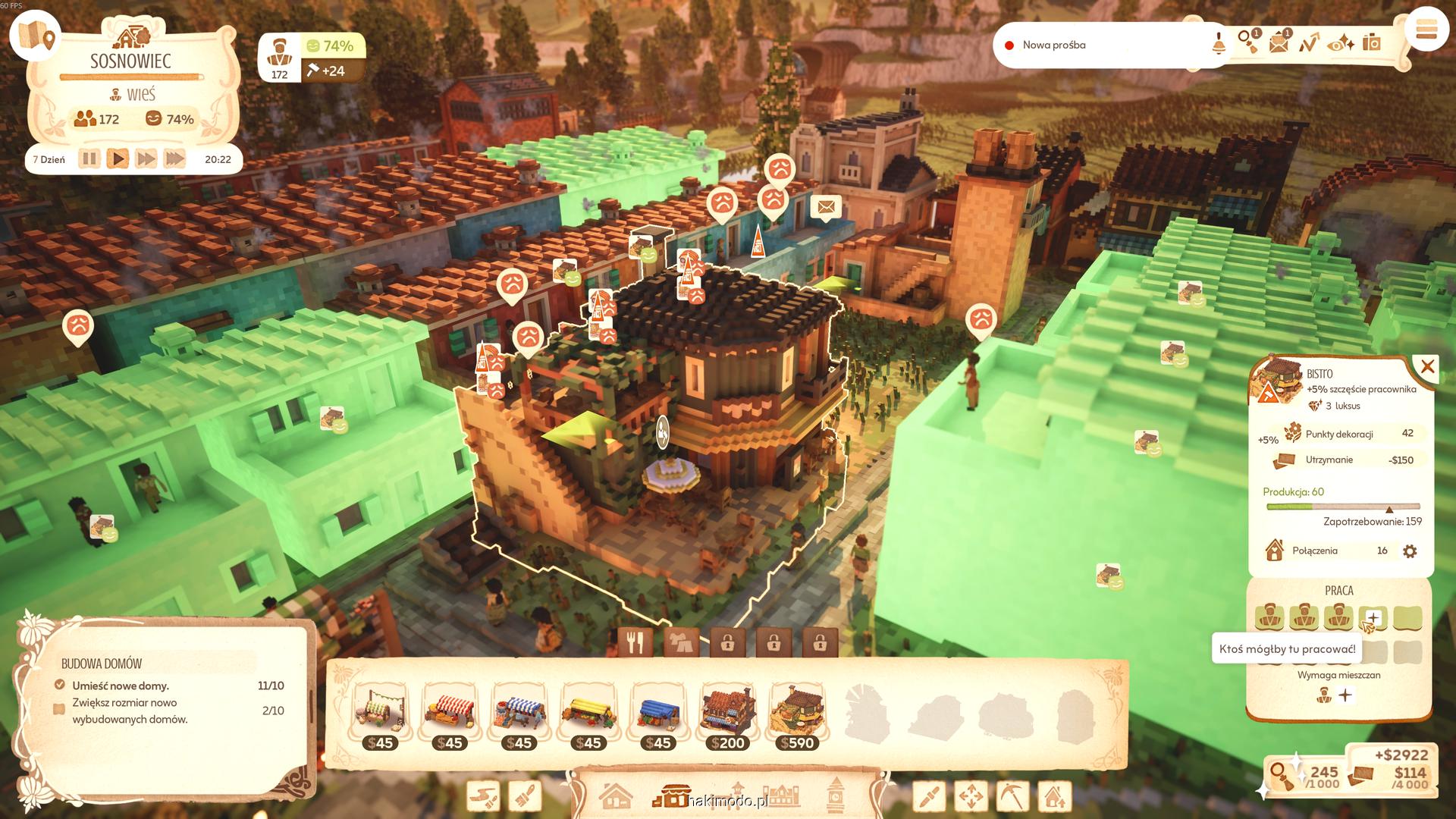The image size is (1456, 819).
Task: Open the envelope mail icon
Action: coord(1279,42)
